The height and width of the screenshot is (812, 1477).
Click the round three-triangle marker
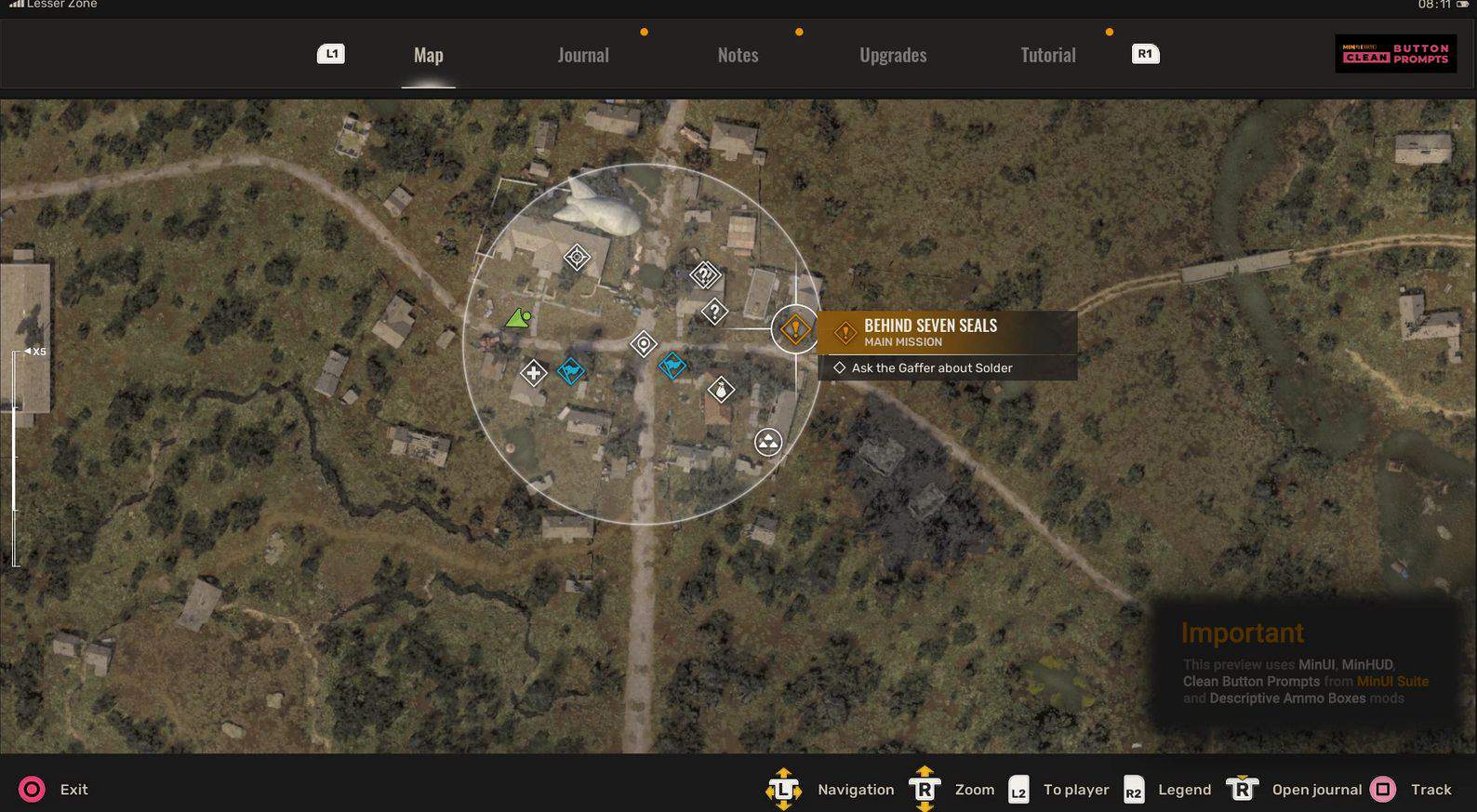[767, 442]
